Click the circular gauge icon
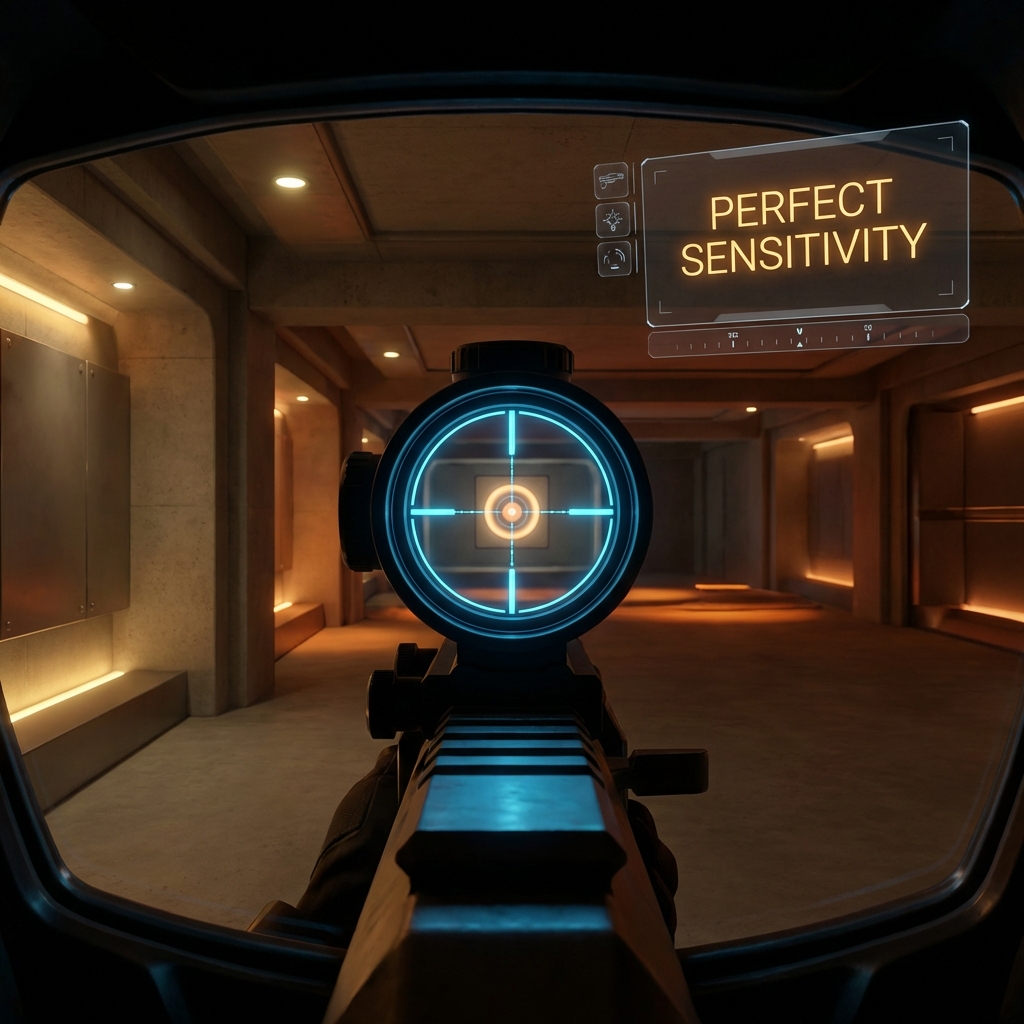 615,259
